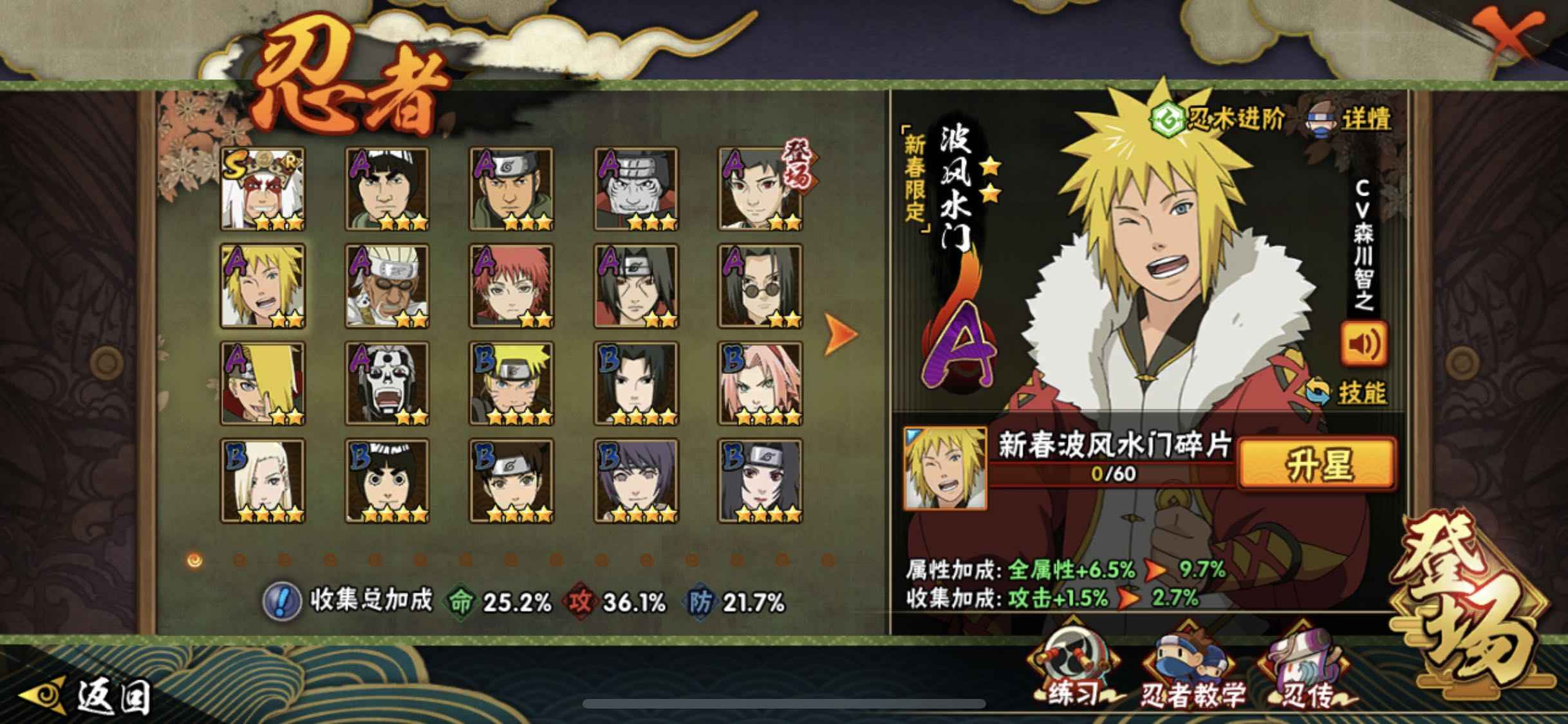Select the red-haired Sasori portrait
The width and height of the screenshot is (1568, 724).
coord(511,286)
